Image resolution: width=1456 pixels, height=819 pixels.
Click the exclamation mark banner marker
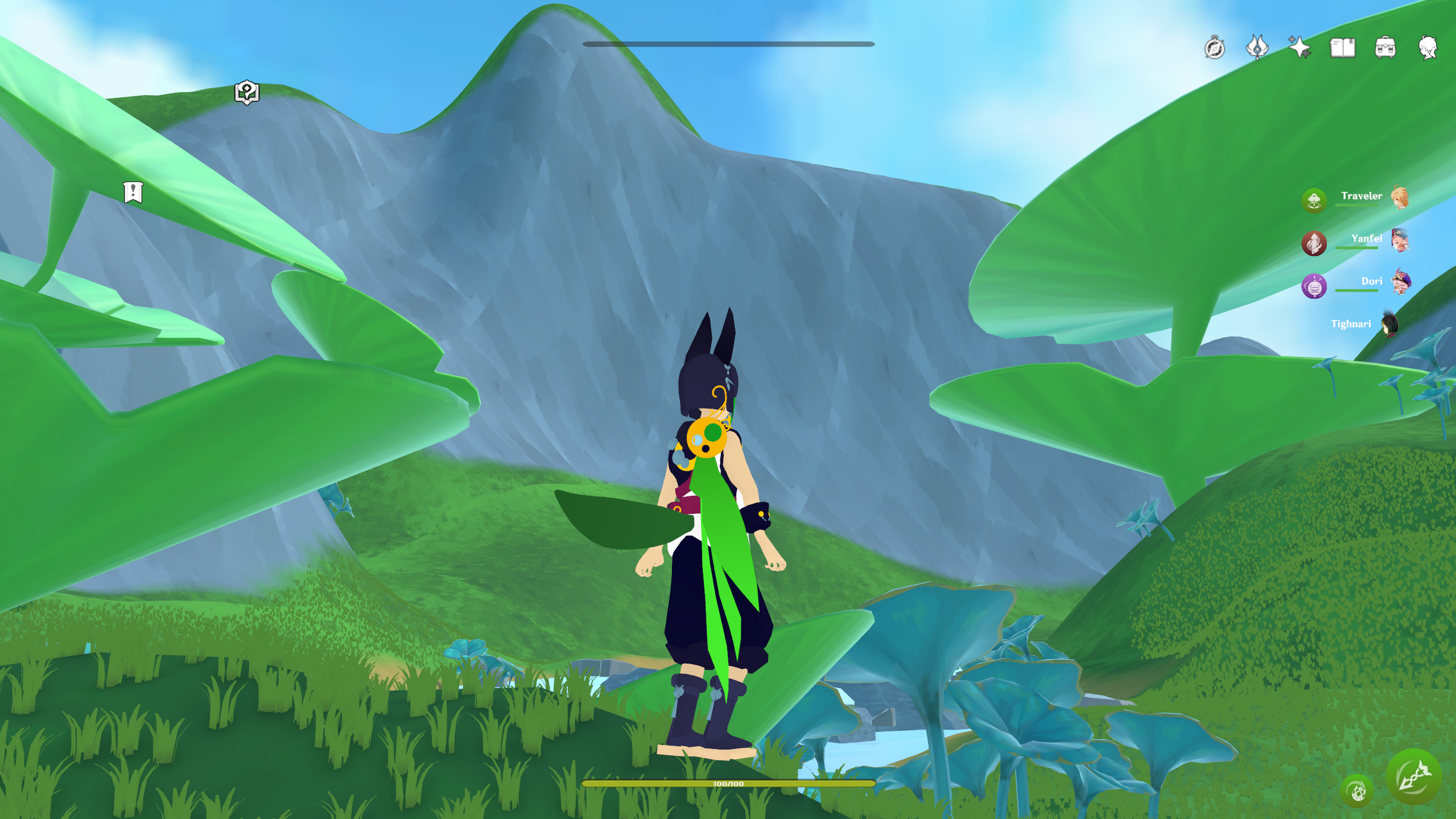pos(133,192)
